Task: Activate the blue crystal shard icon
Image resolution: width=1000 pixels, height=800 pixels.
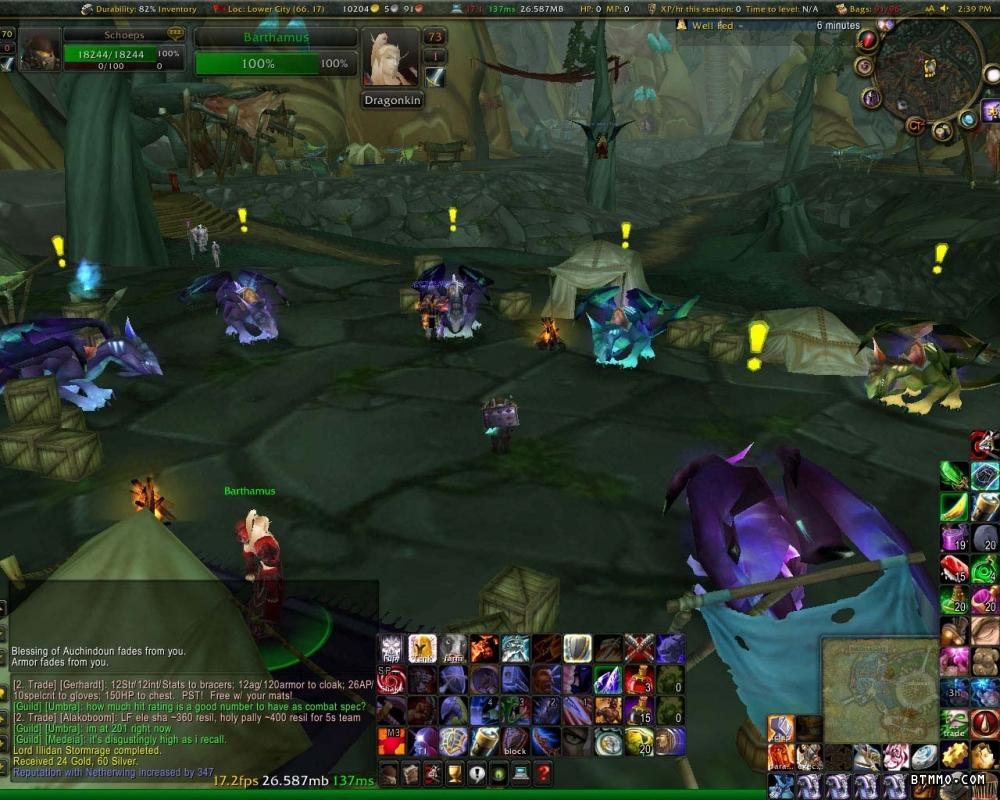Action: pos(608,680)
